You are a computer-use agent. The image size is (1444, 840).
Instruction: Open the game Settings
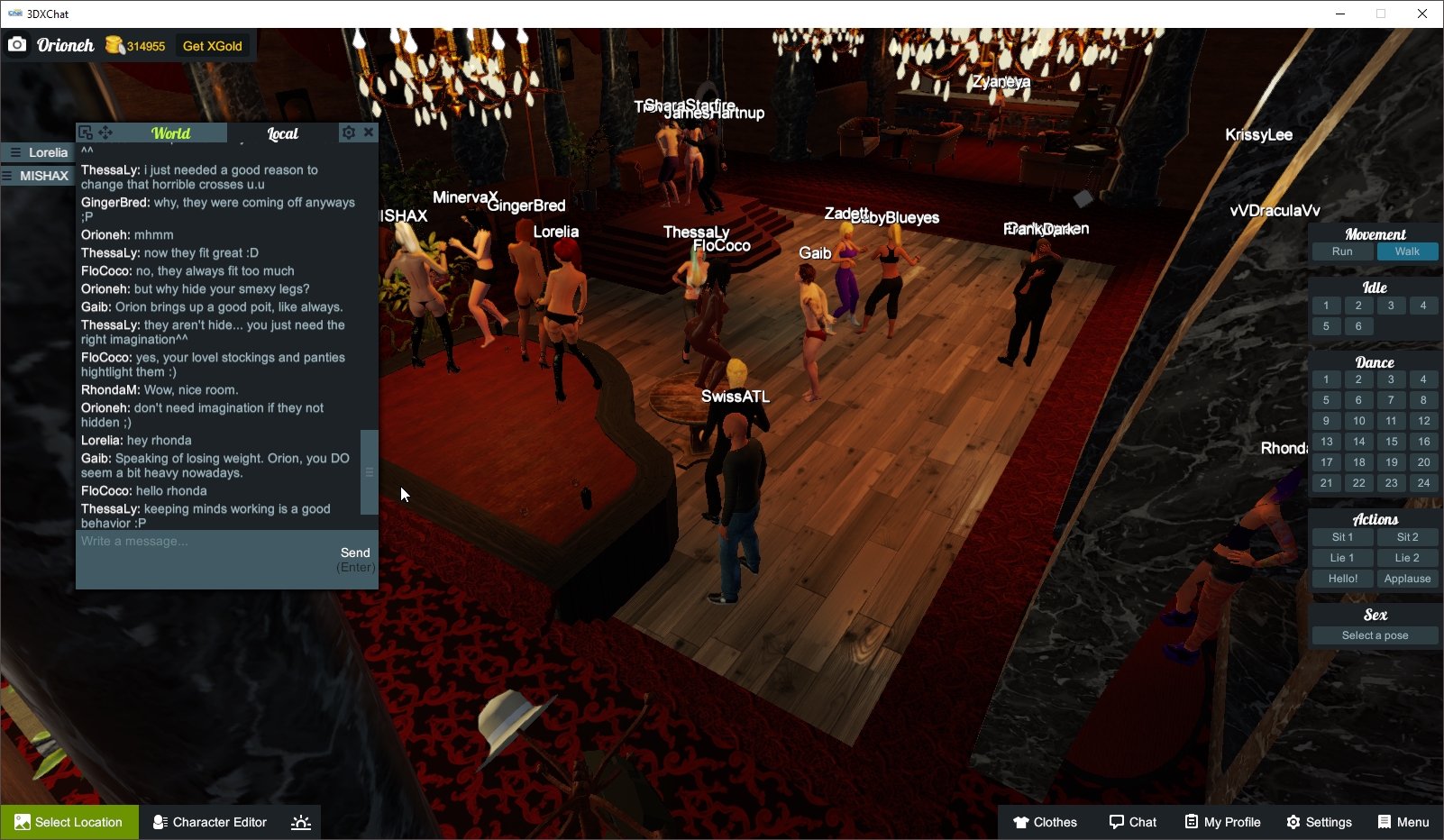pyautogui.click(x=1319, y=821)
